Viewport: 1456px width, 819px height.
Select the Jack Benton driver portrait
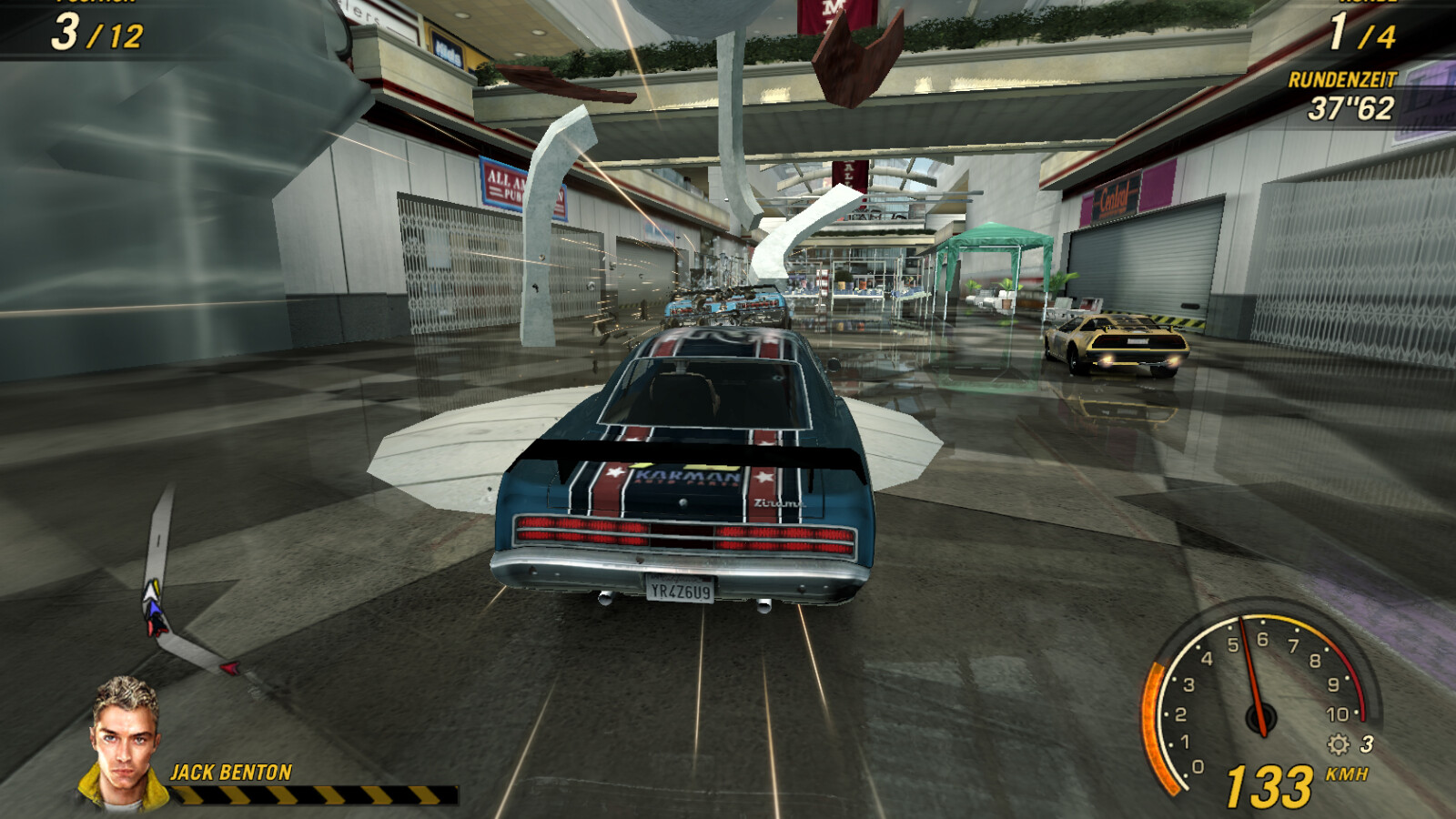125,742
